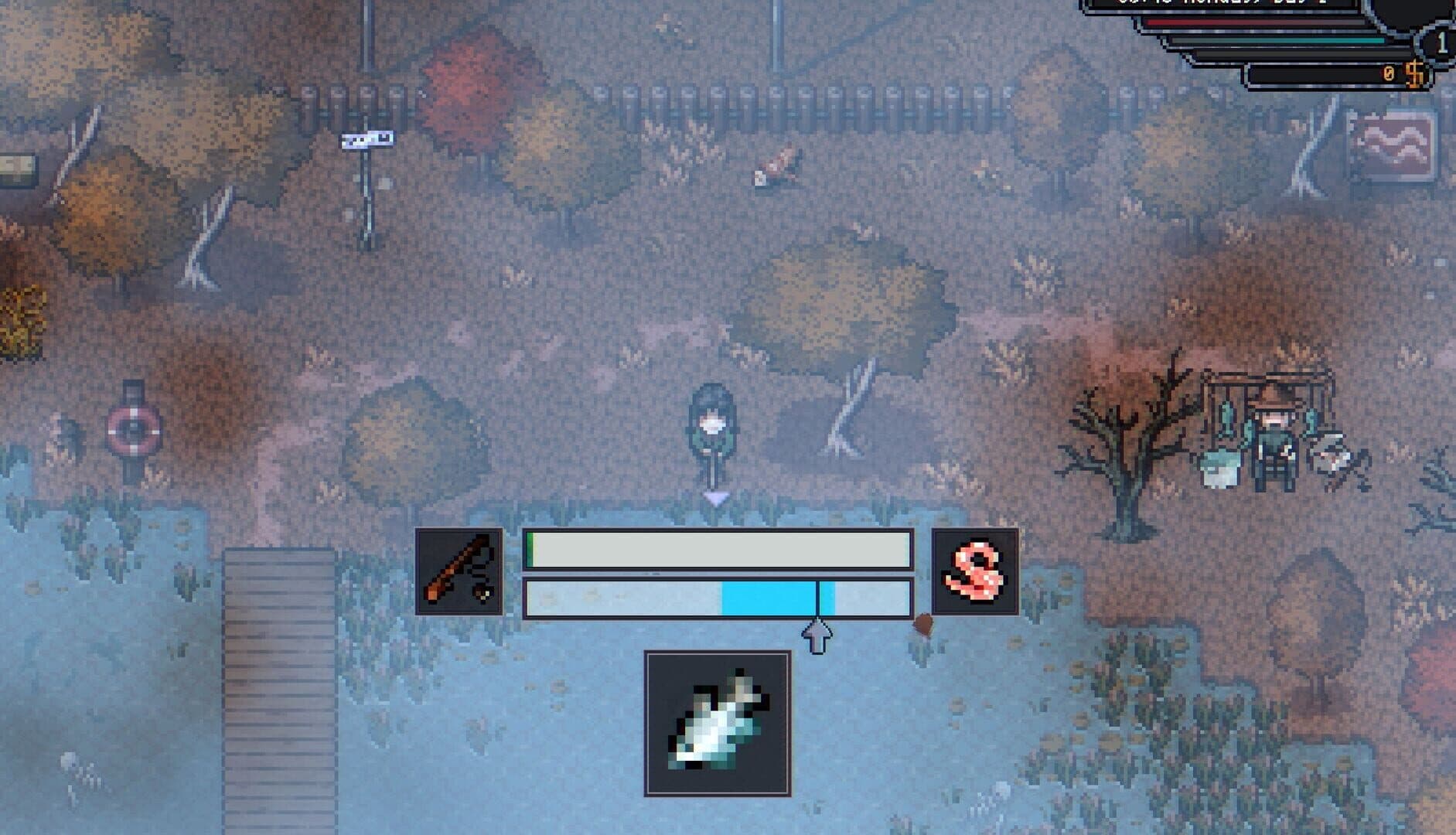Click the arrow marker under the bar

pos(817,638)
